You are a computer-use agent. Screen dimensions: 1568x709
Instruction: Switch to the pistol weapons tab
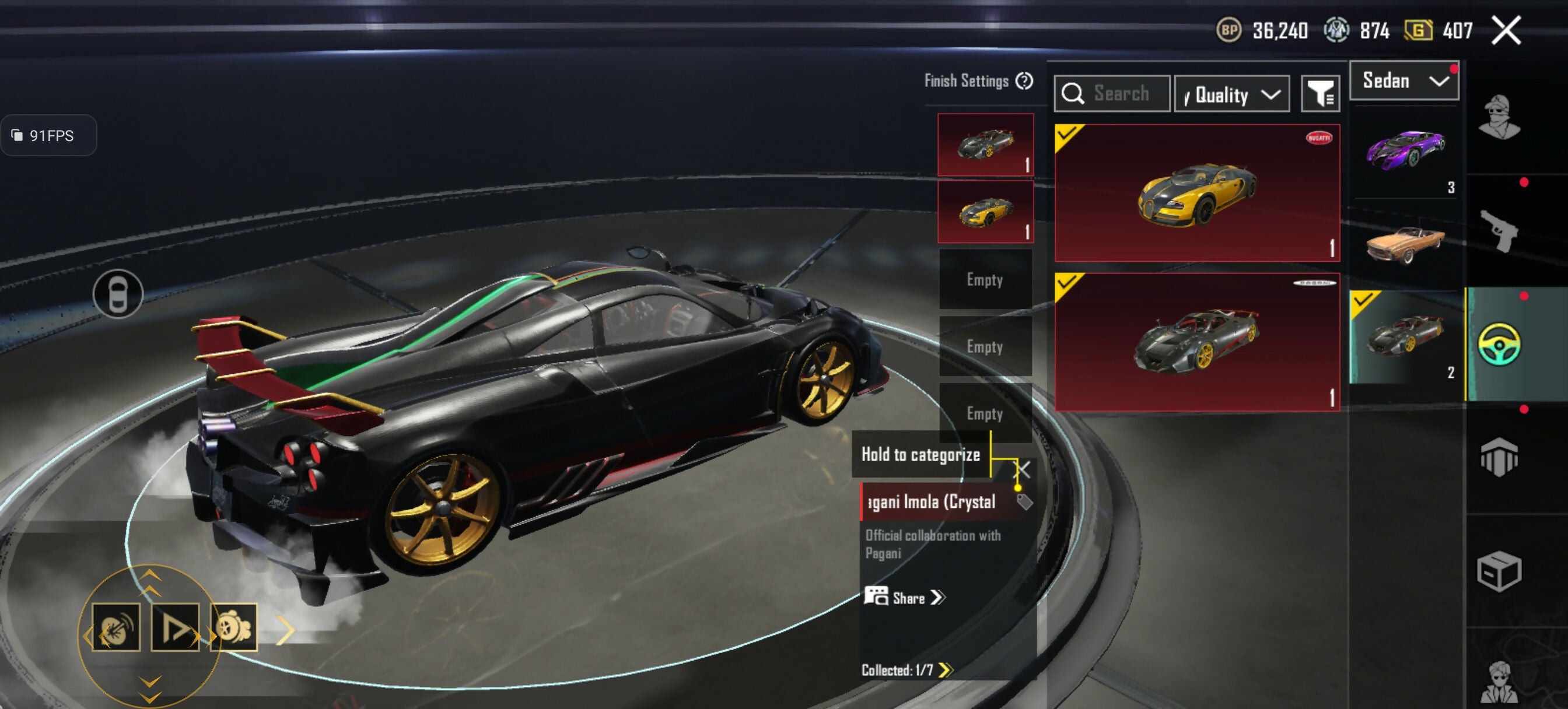tap(1499, 230)
